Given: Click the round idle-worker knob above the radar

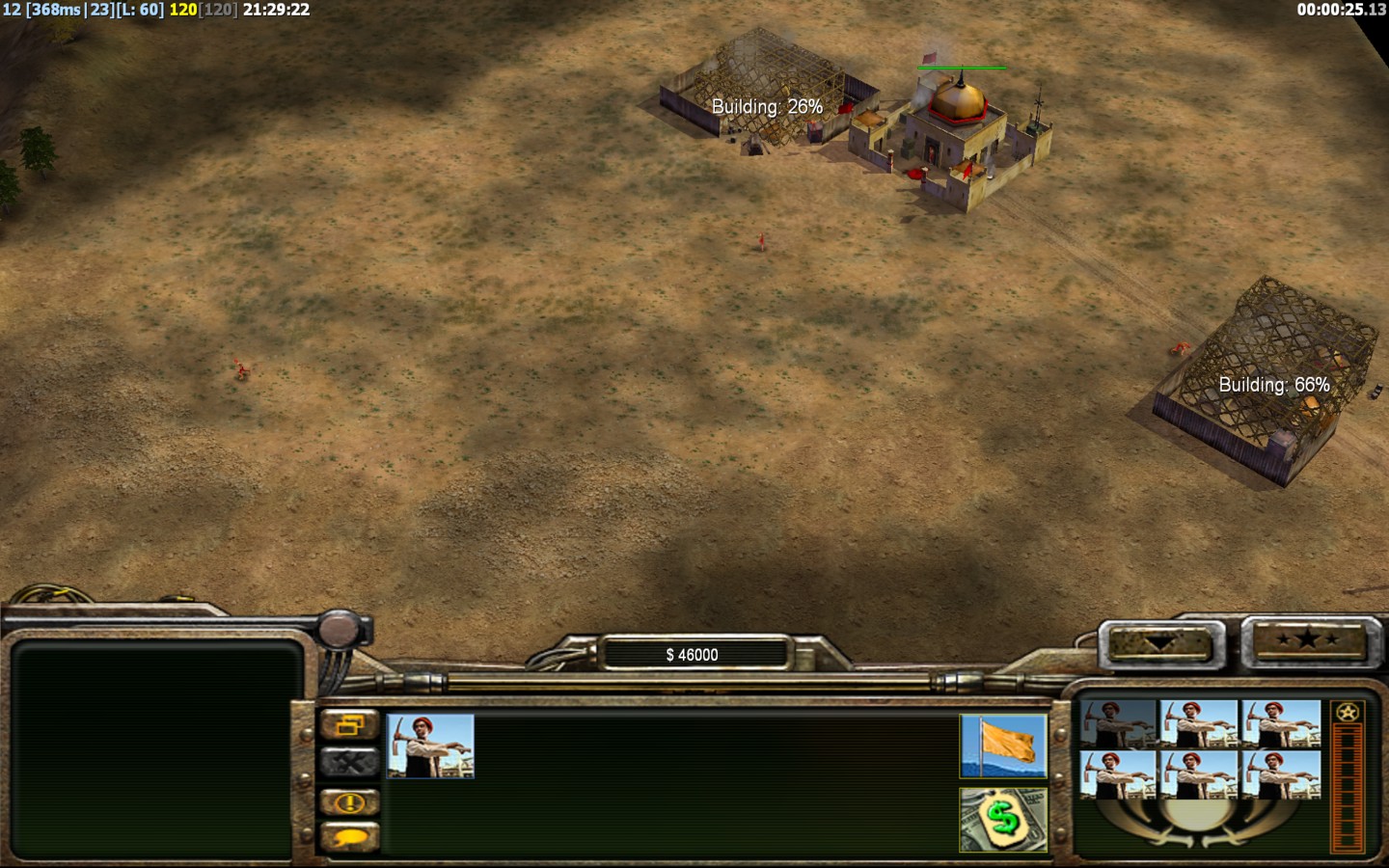Looking at the screenshot, I should tap(340, 631).
